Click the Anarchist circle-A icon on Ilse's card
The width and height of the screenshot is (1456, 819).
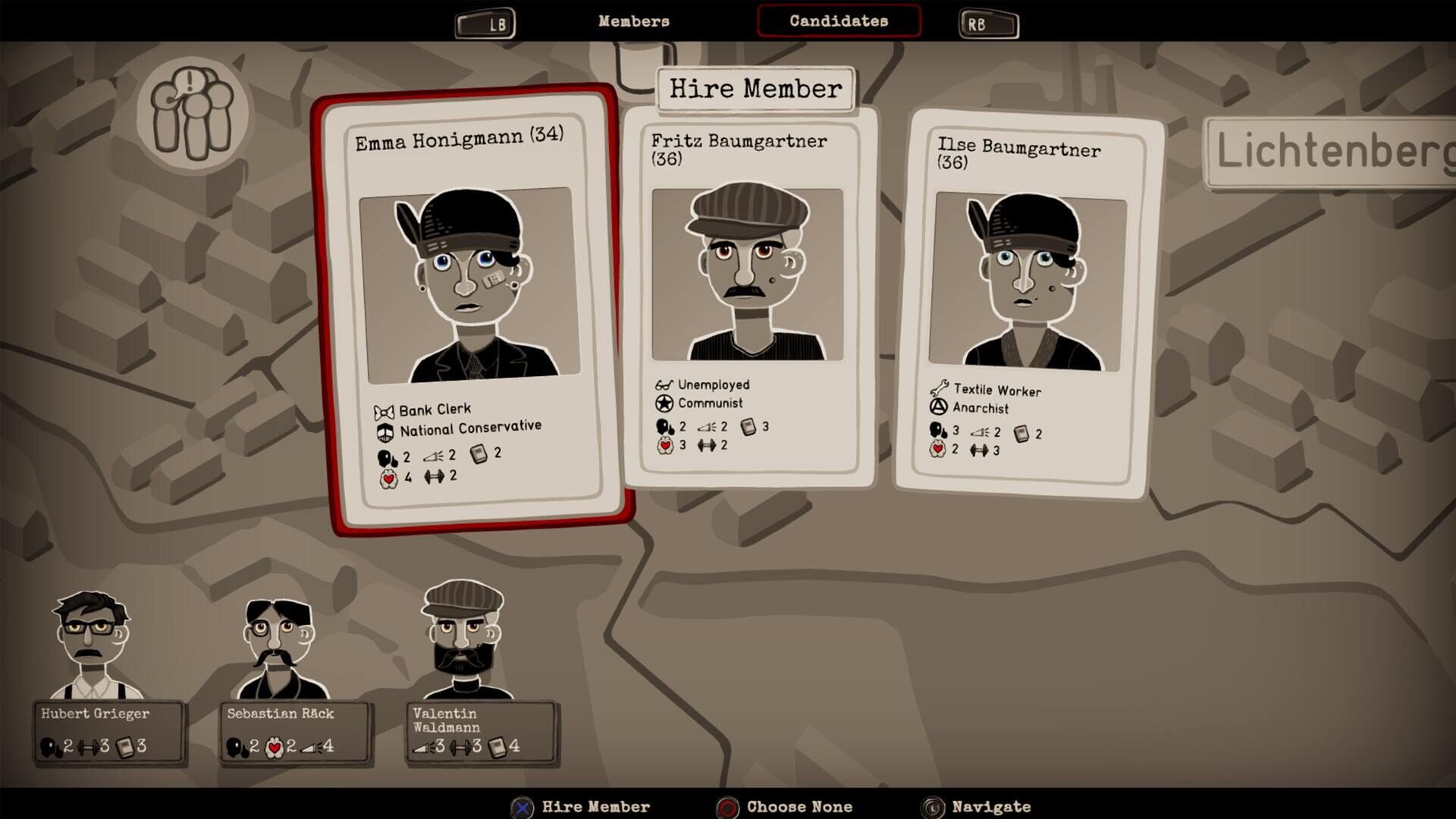[x=940, y=409]
